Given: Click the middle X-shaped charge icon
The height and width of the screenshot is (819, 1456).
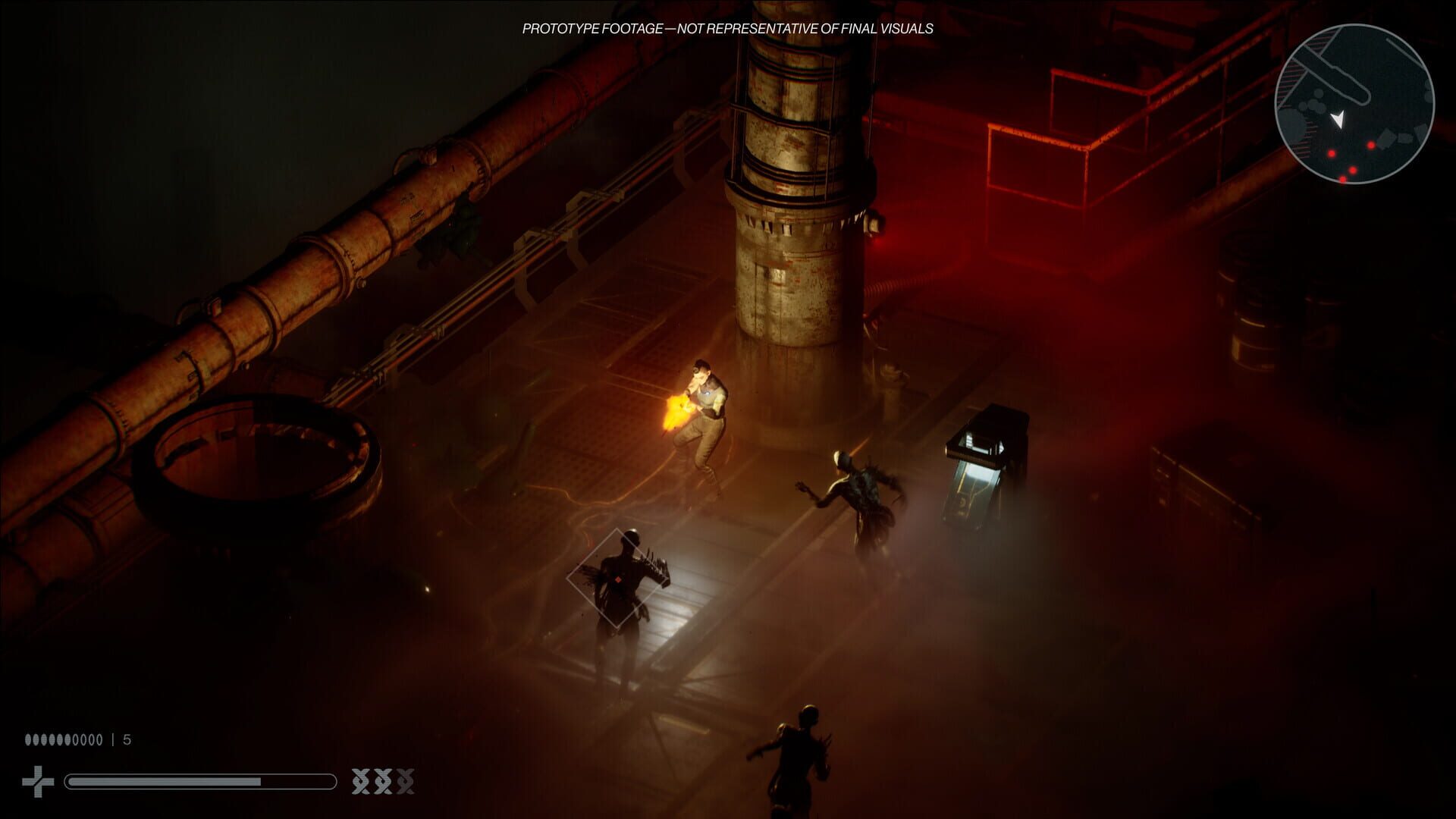Looking at the screenshot, I should tap(384, 782).
